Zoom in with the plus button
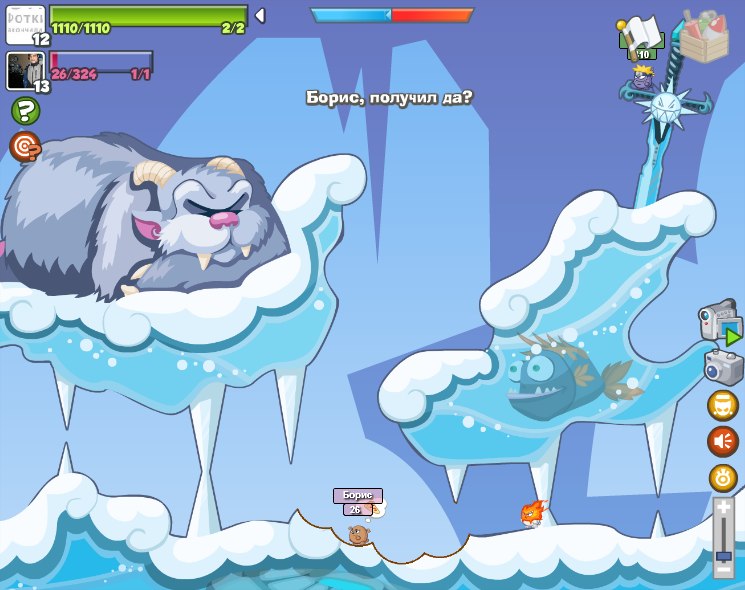Screen dimensions: 745x590 coord(723,507)
